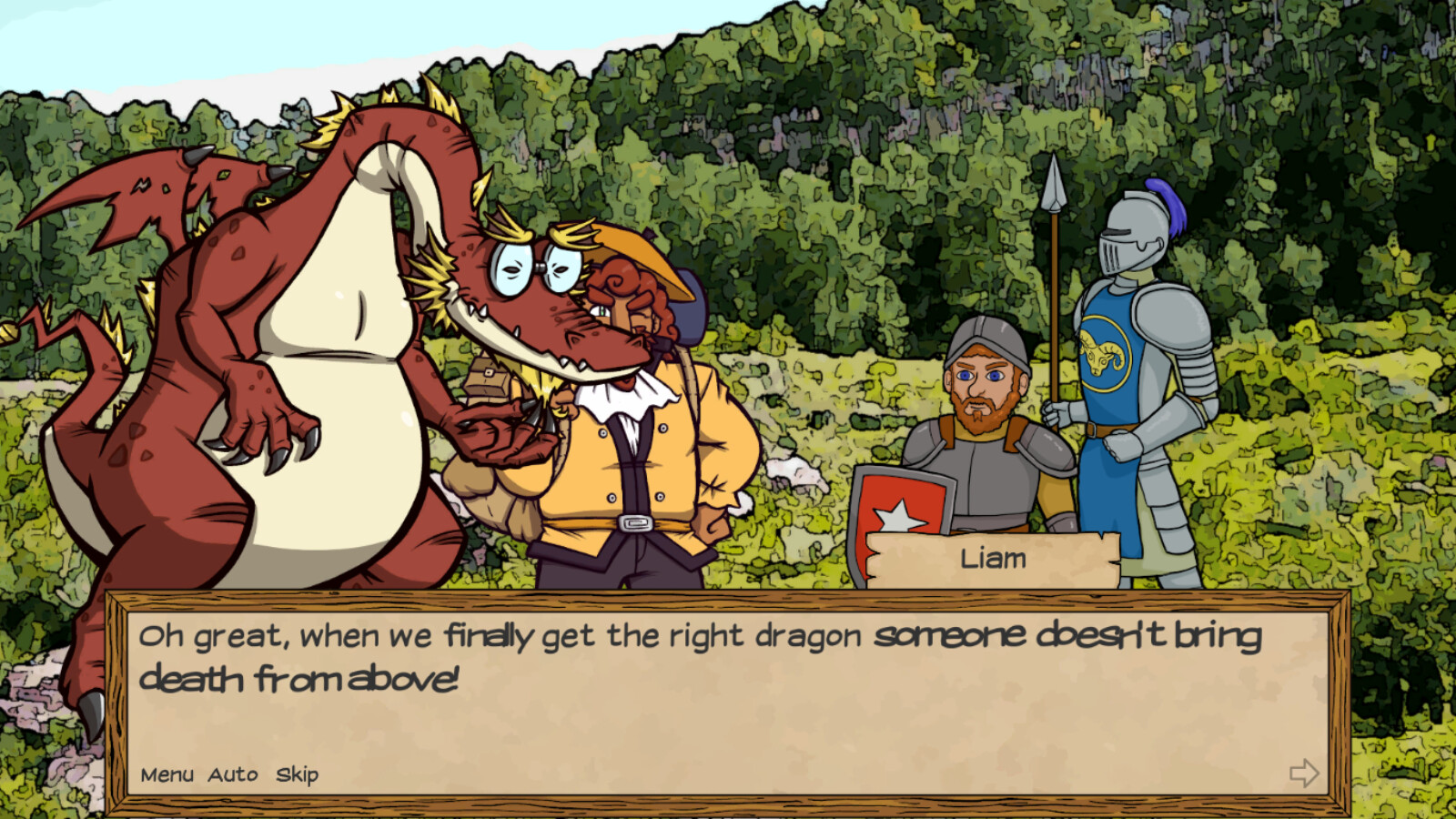Activate Skip mode to fast-forward text
1456x819 pixels.
[x=297, y=776]
